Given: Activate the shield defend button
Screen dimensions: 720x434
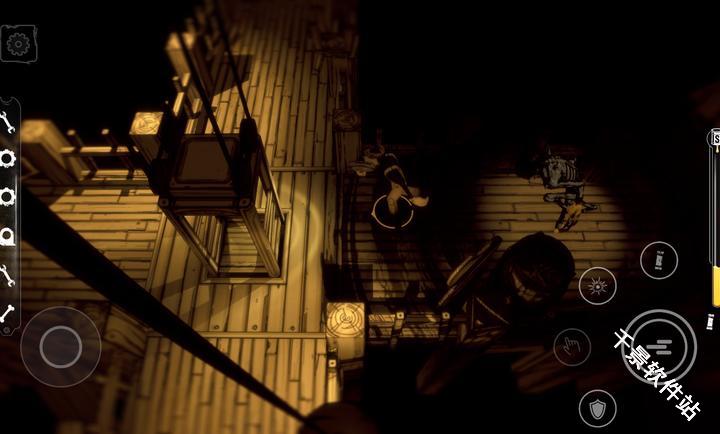Looking at the screenshot, I should tap(597, 408).
